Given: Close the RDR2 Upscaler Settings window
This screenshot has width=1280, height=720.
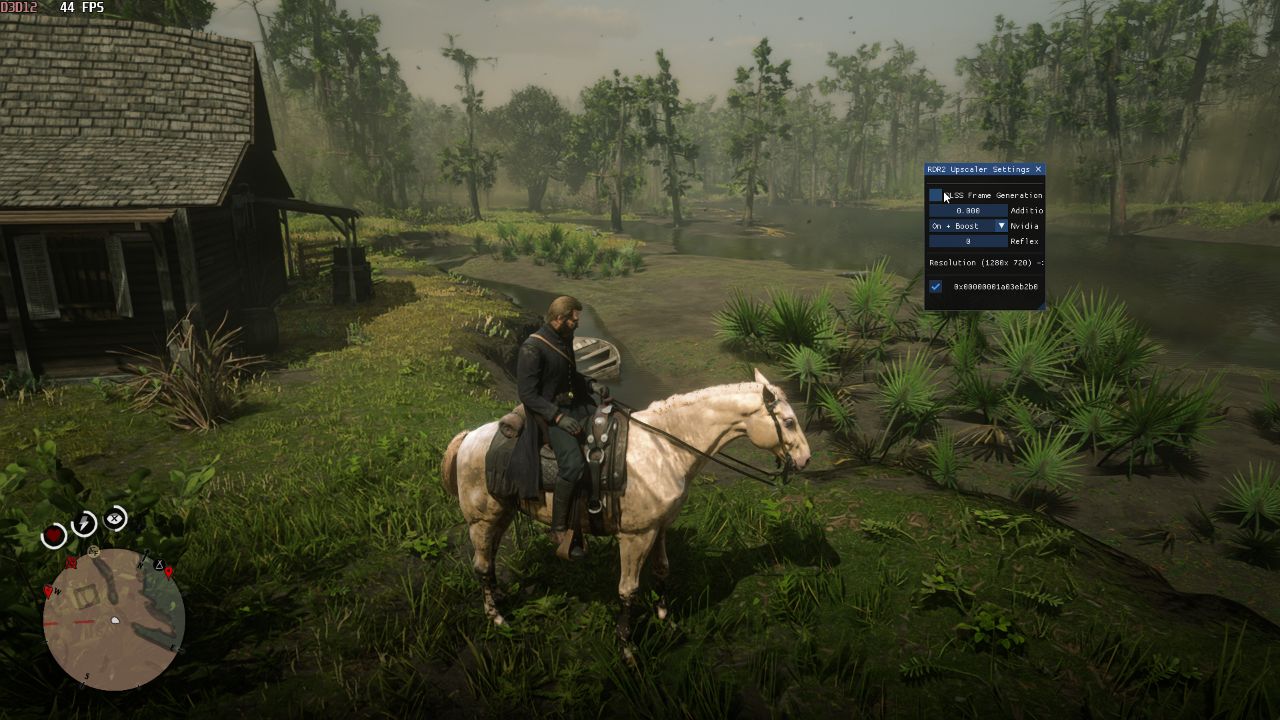Looking at the screenshot, I should point(1038,170).
